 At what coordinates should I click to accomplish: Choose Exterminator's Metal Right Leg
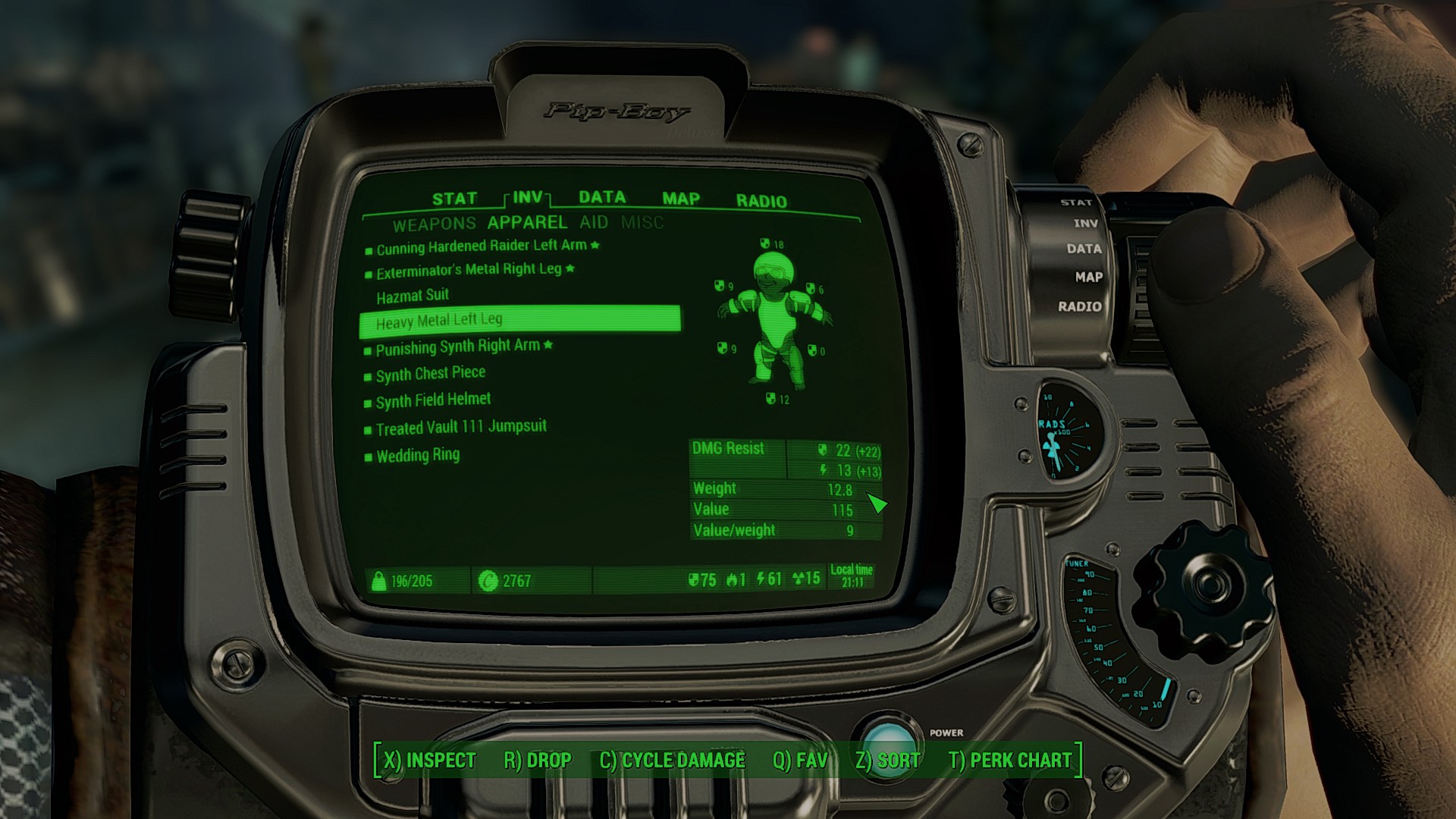pos(469,271)
